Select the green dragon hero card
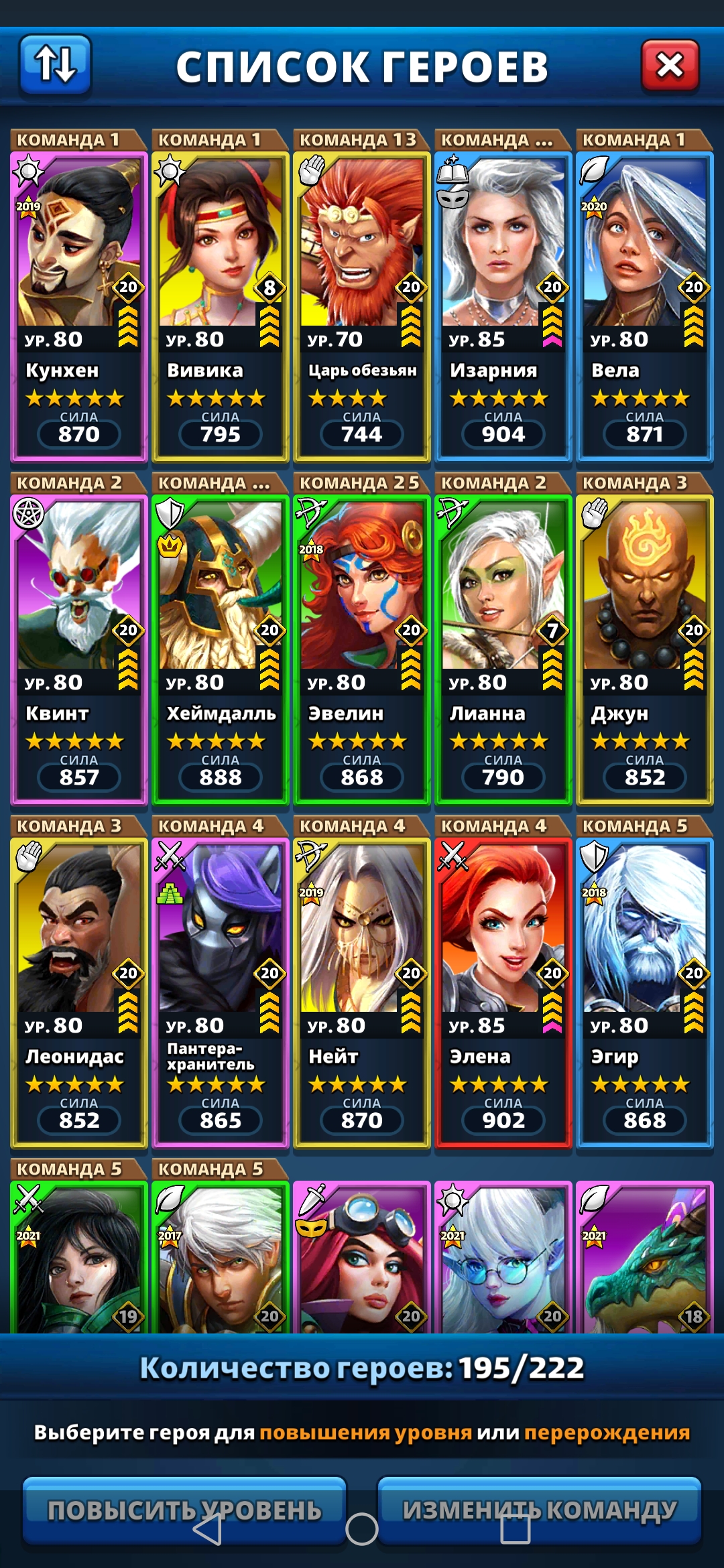This screenshot has height=1568, width=724. [x=644, y=1258]
